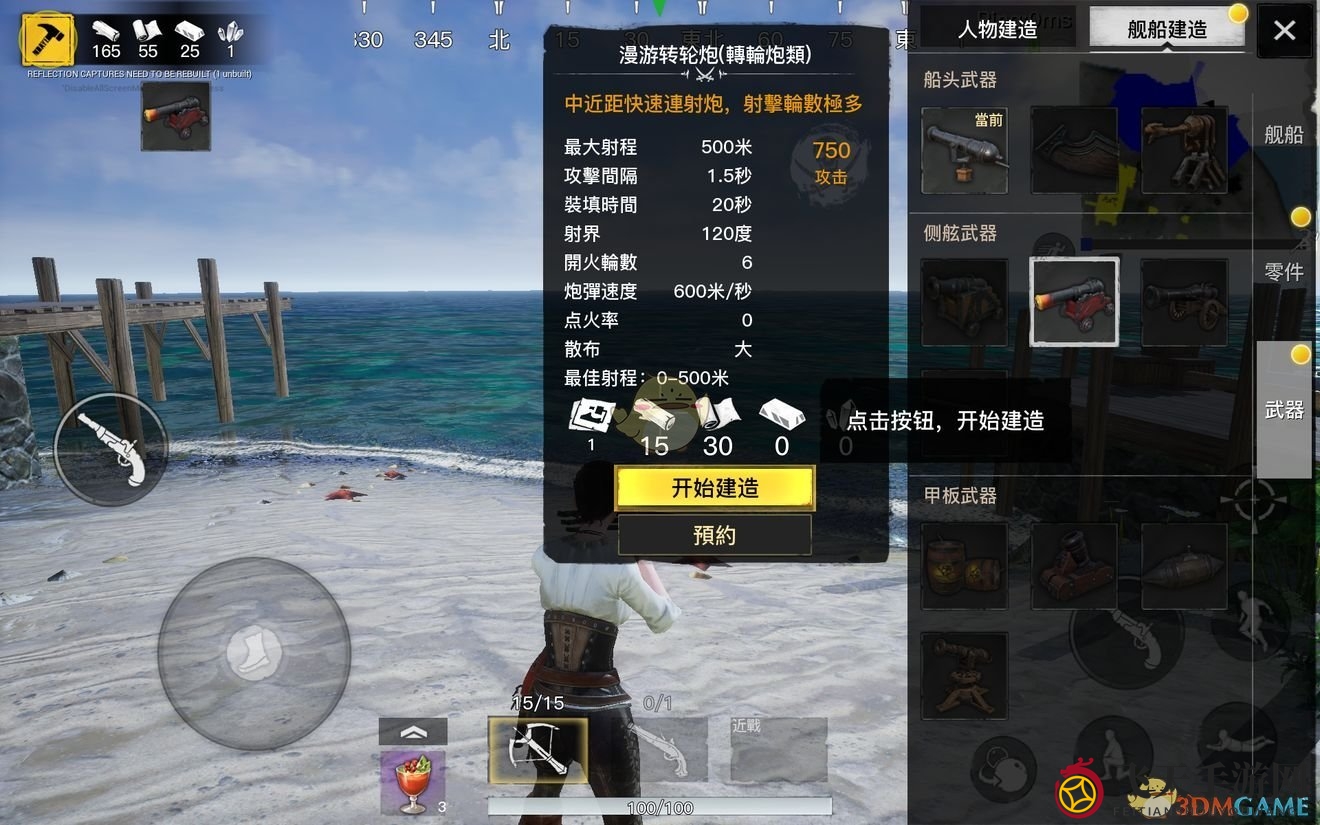
Task: Select the leftmost broadside cannon icon
Action: pos(963,300)
